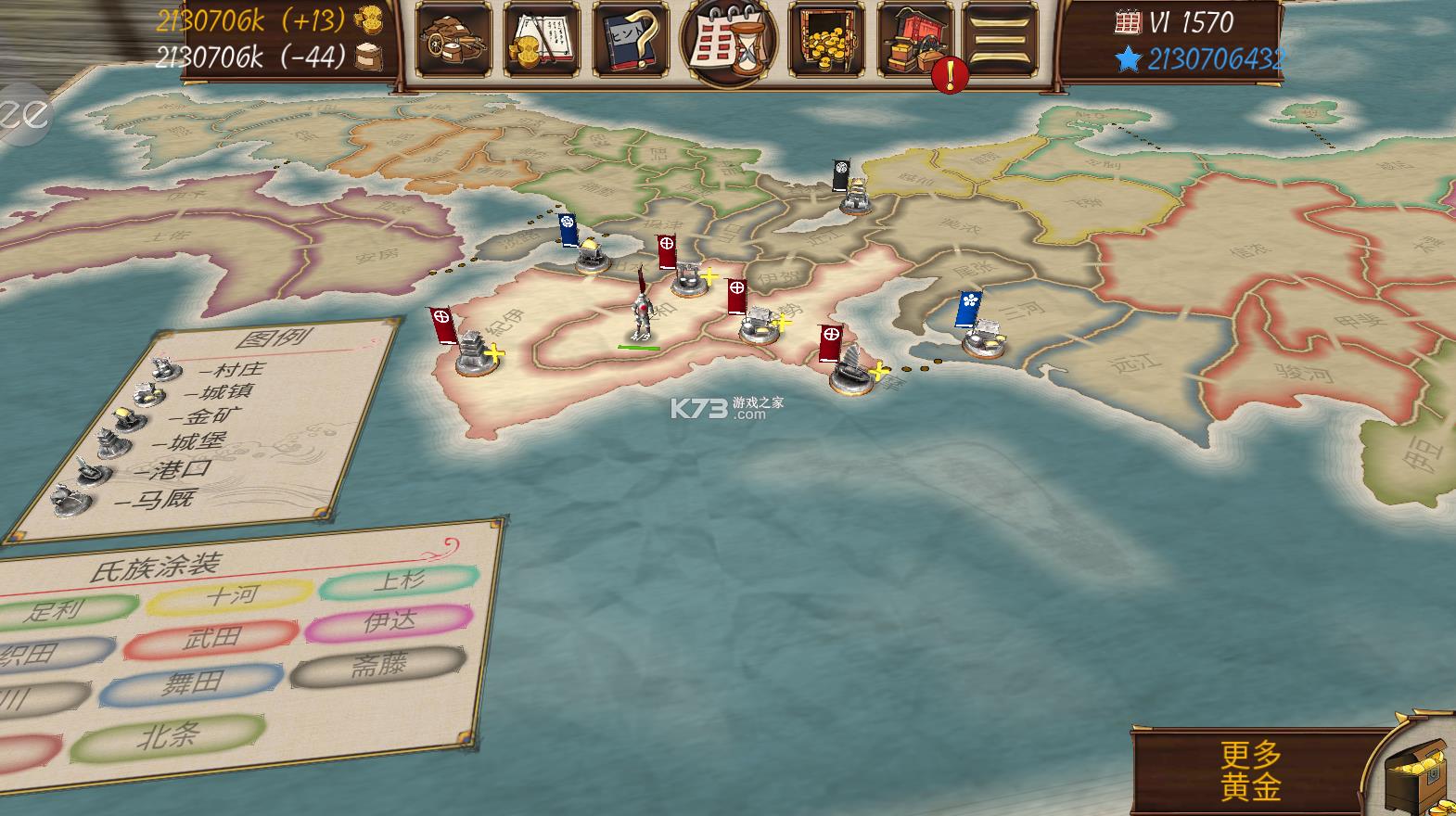Open the supply cart and rice sacks panel
The height and width of the screenshot is (816, 1456).
453,39
